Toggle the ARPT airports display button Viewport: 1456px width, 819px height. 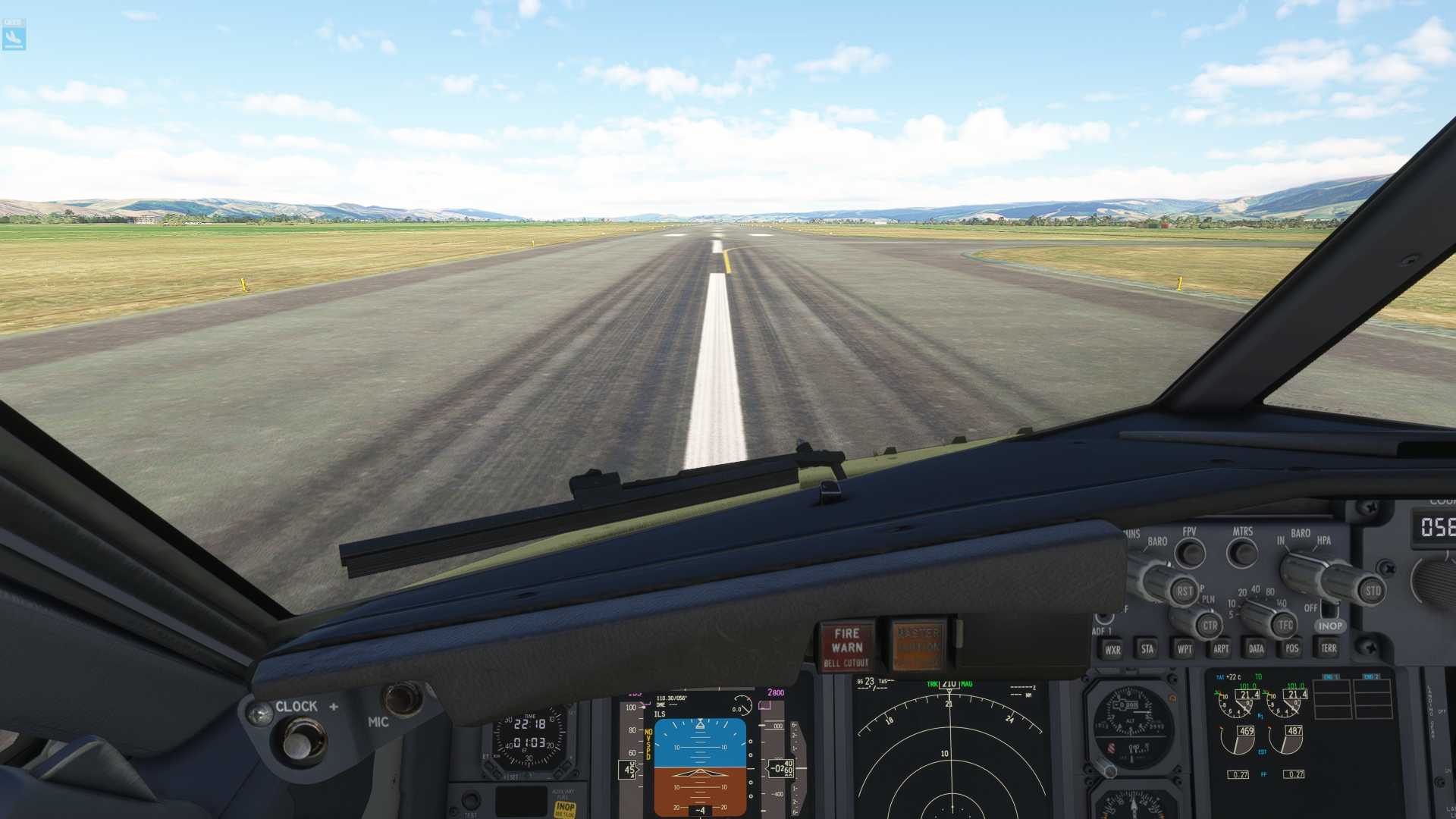pos(1220,648)
